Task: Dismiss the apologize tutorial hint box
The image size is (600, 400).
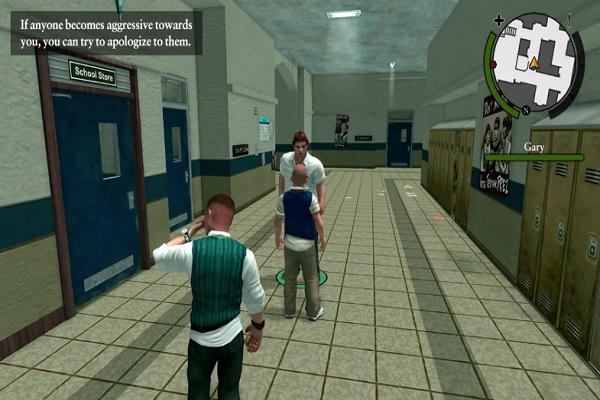Action: point(107,31)
